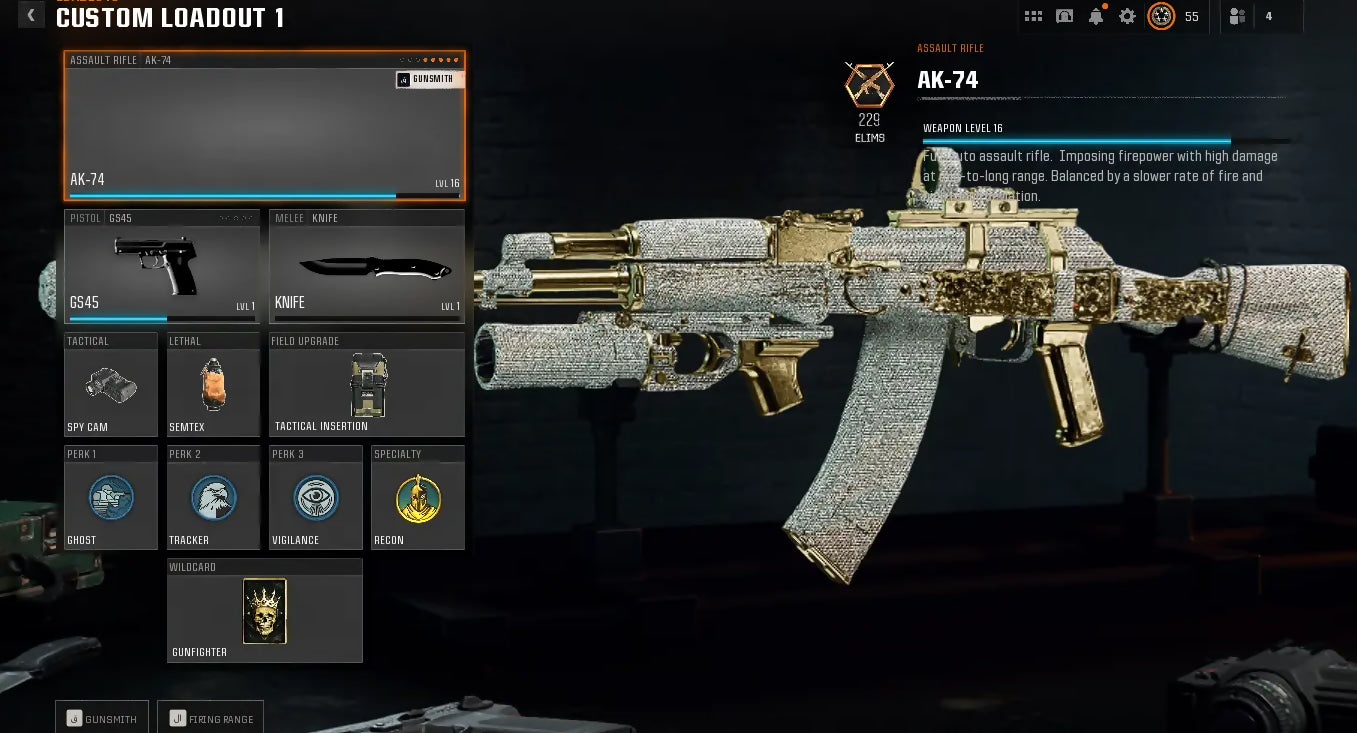Show notifications with the bell icon

[1096, 16]
